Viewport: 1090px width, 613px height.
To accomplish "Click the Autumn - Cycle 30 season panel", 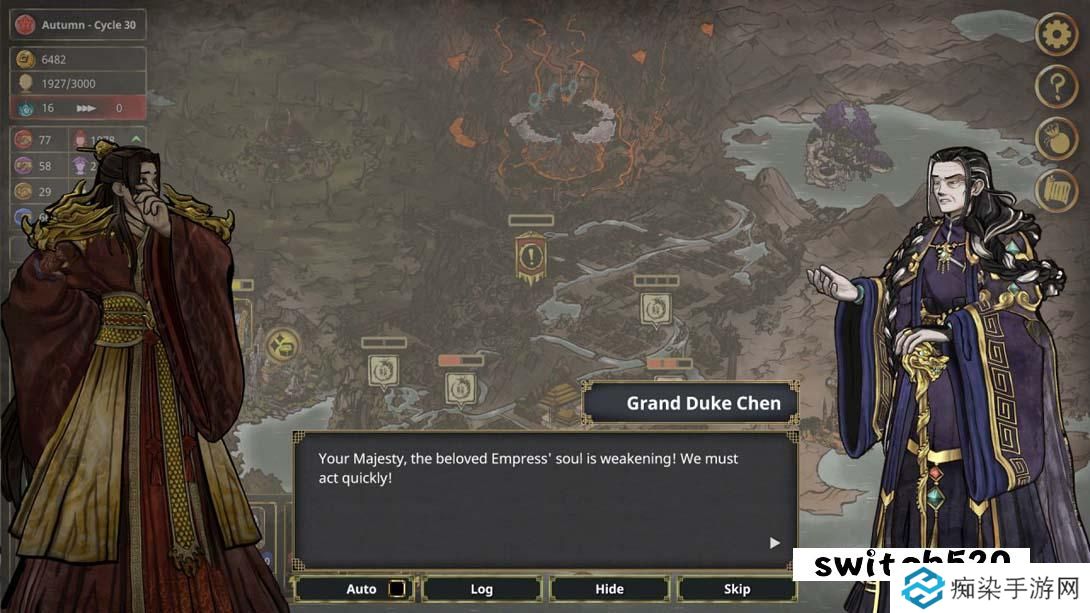I will [x=78, y=25].
